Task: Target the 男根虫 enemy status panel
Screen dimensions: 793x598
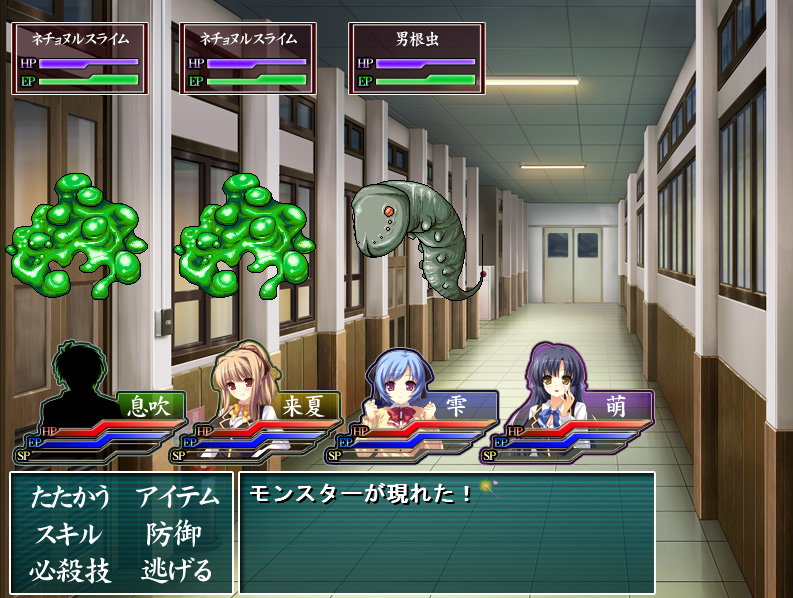Action: tap(417, 59)
